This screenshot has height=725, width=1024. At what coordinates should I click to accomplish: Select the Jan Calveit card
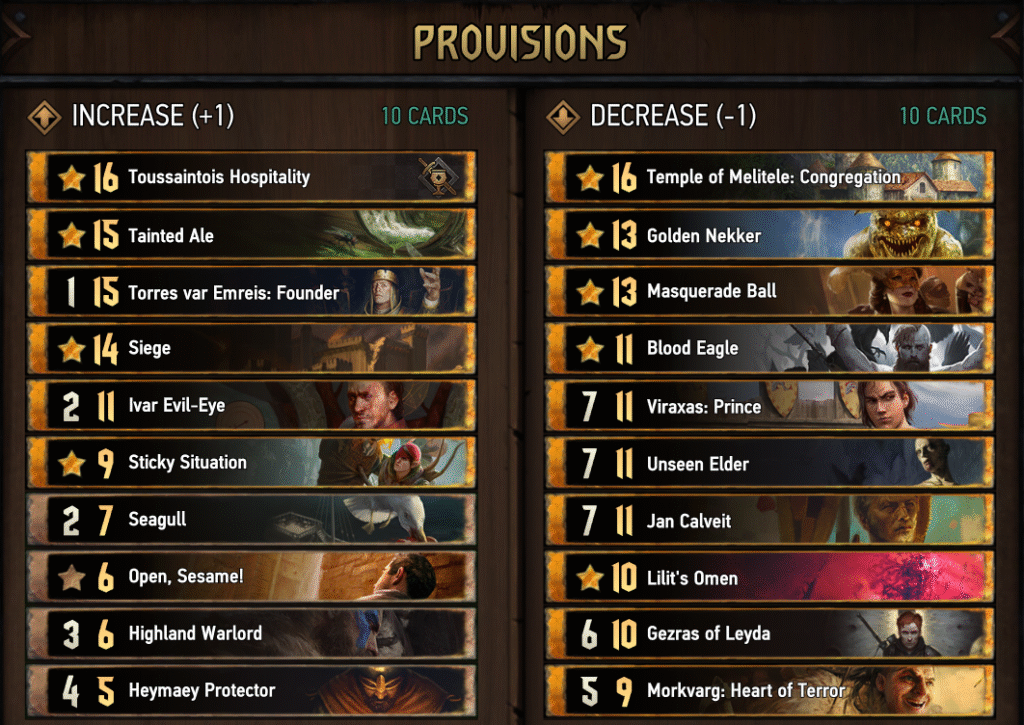(x=769, y=521)
